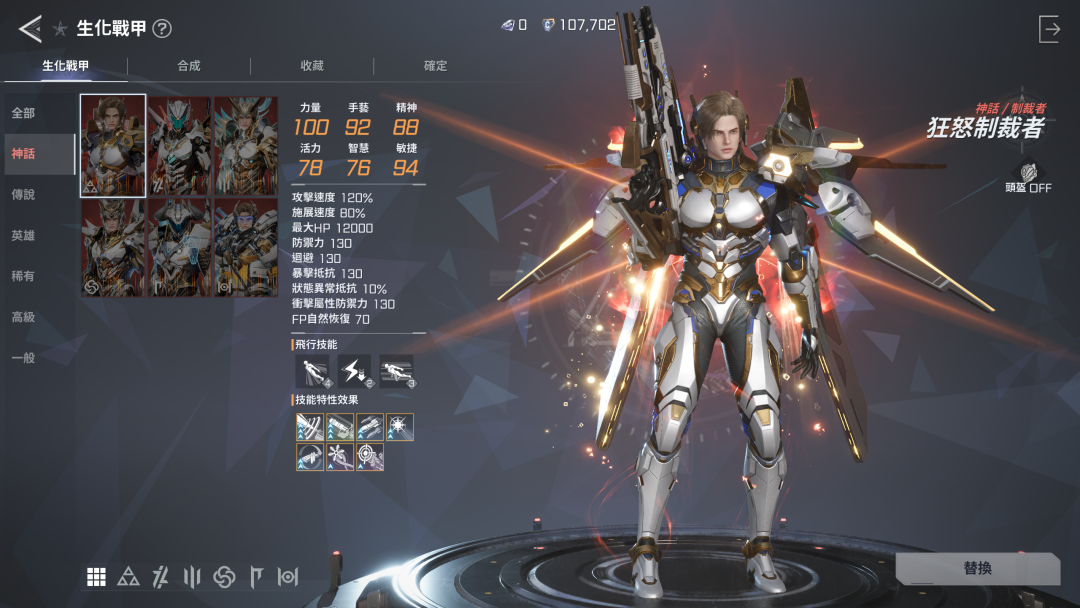Switch to the 合成 tab

click(189, 66)
